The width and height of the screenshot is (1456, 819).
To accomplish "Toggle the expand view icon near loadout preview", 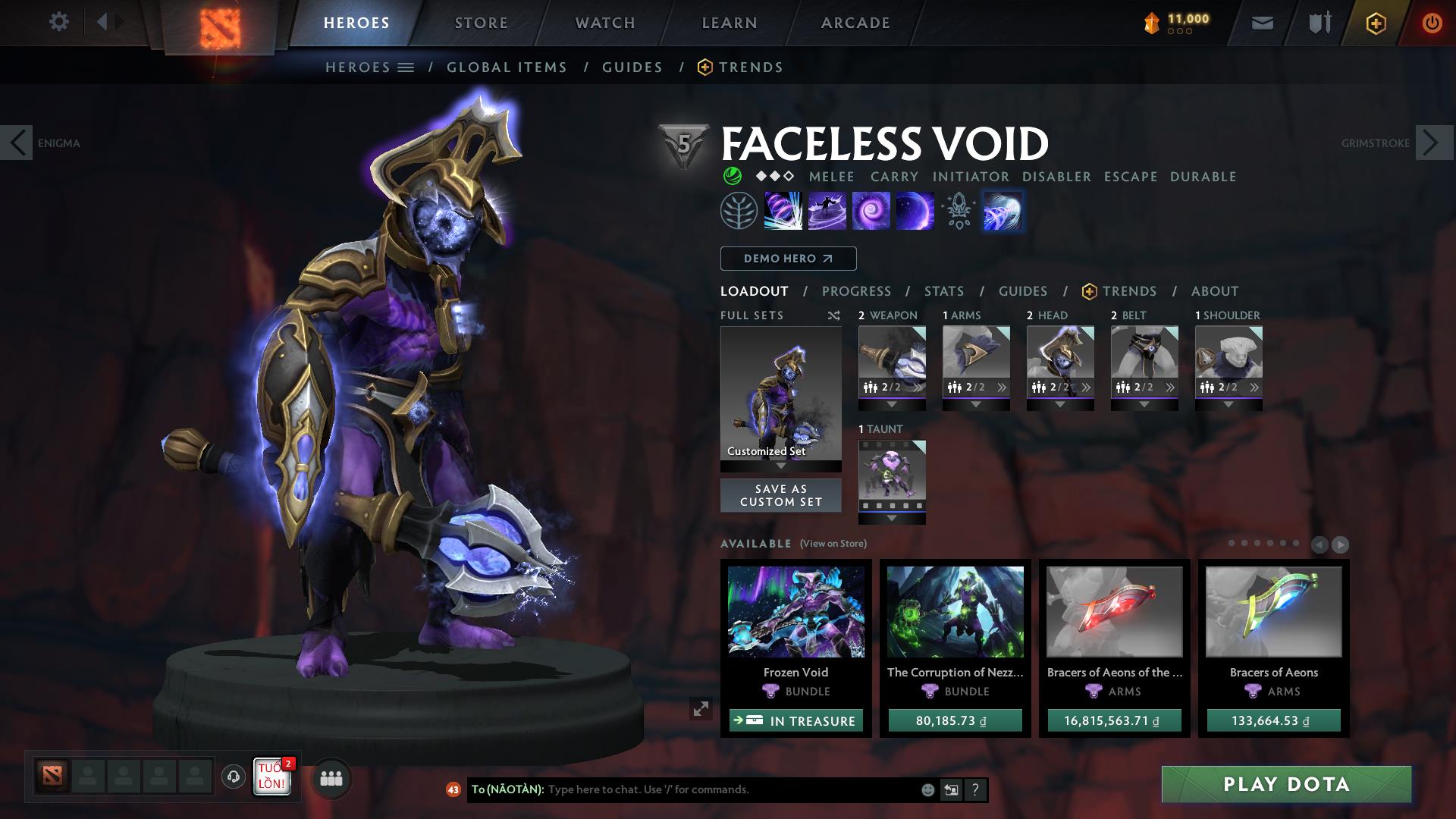I will click(699, 708).
